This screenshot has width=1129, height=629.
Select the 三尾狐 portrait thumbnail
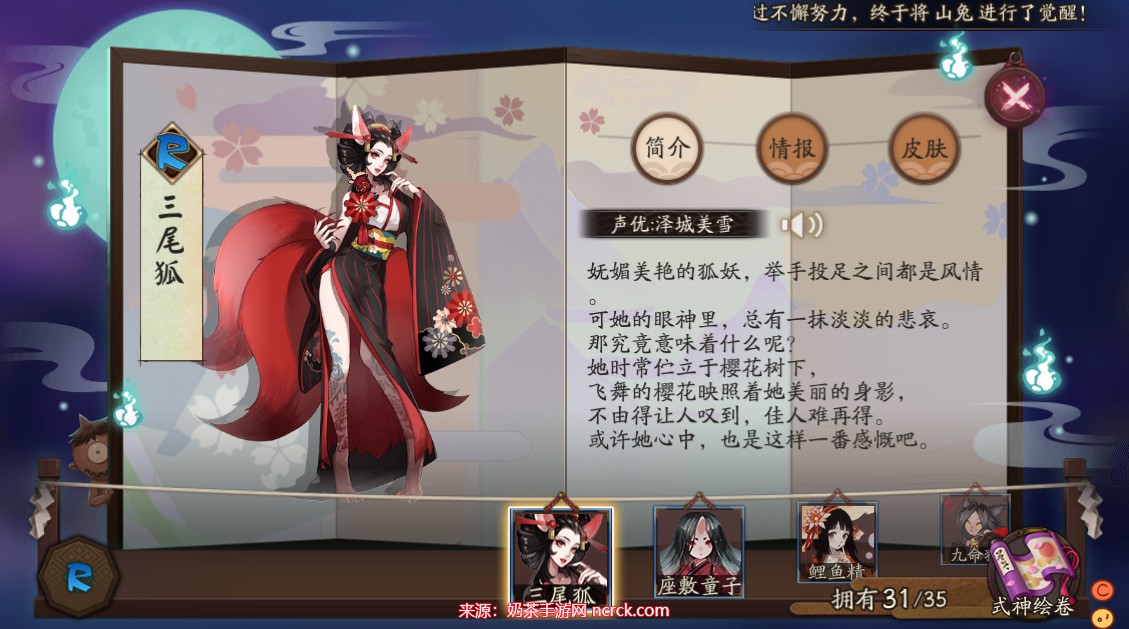point(560,555)
